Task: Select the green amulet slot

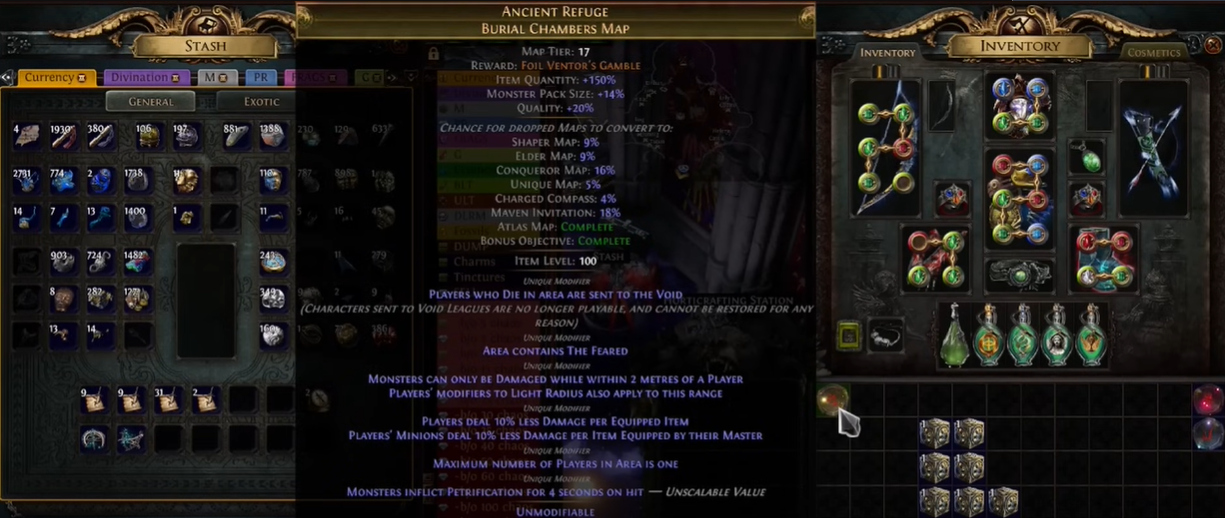Action: tap(1087, 157)
